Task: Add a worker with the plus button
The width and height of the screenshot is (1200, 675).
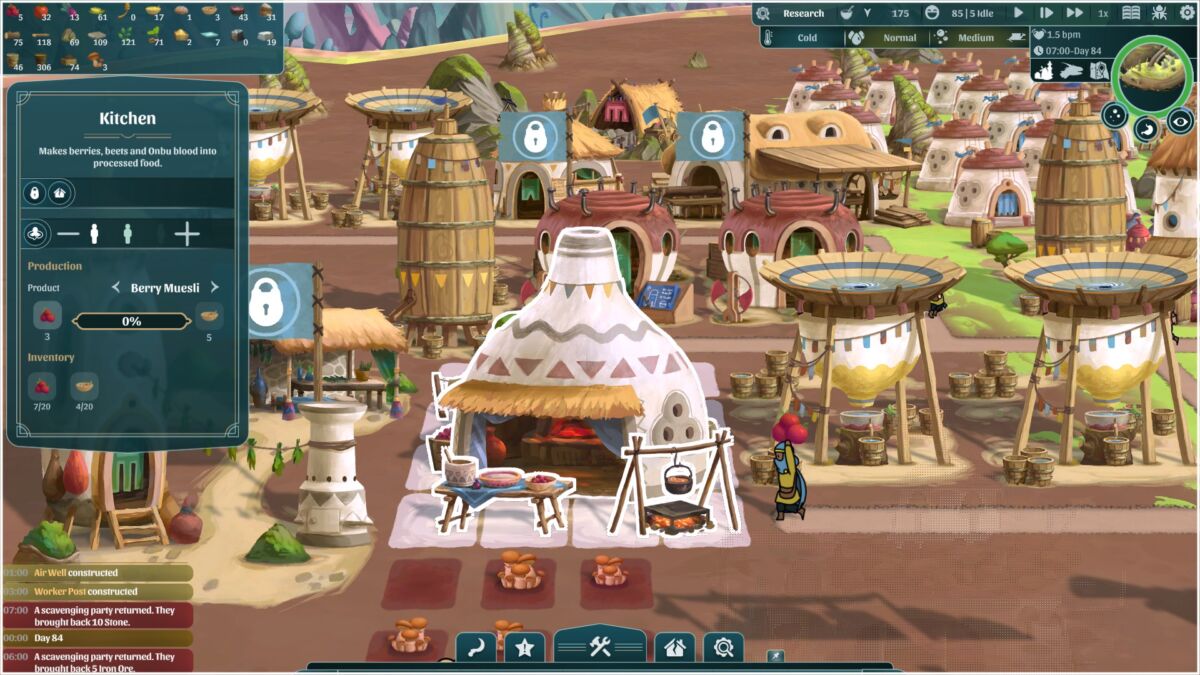Action: (x=187, y=234)
